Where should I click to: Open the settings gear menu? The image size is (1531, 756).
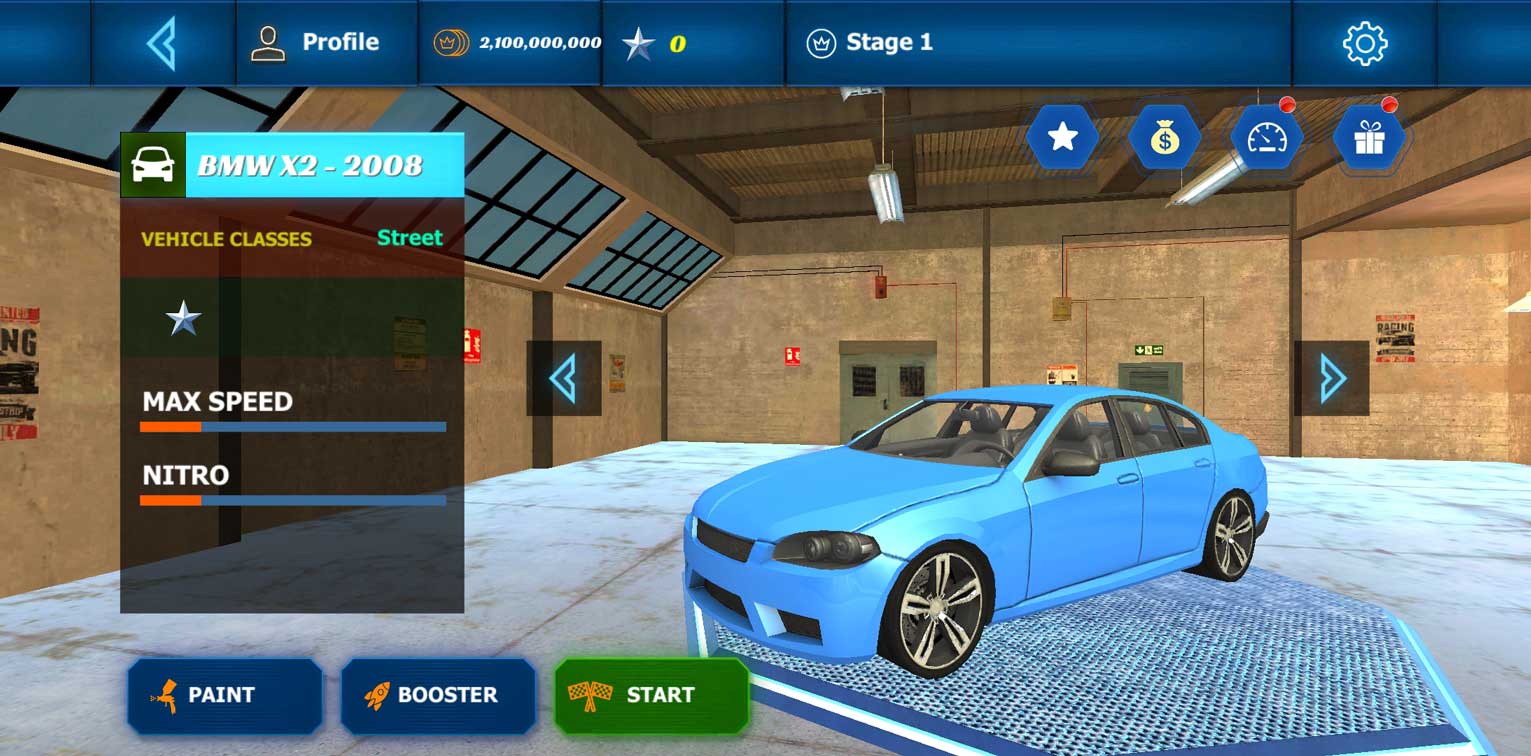(x=1364, y=43)
